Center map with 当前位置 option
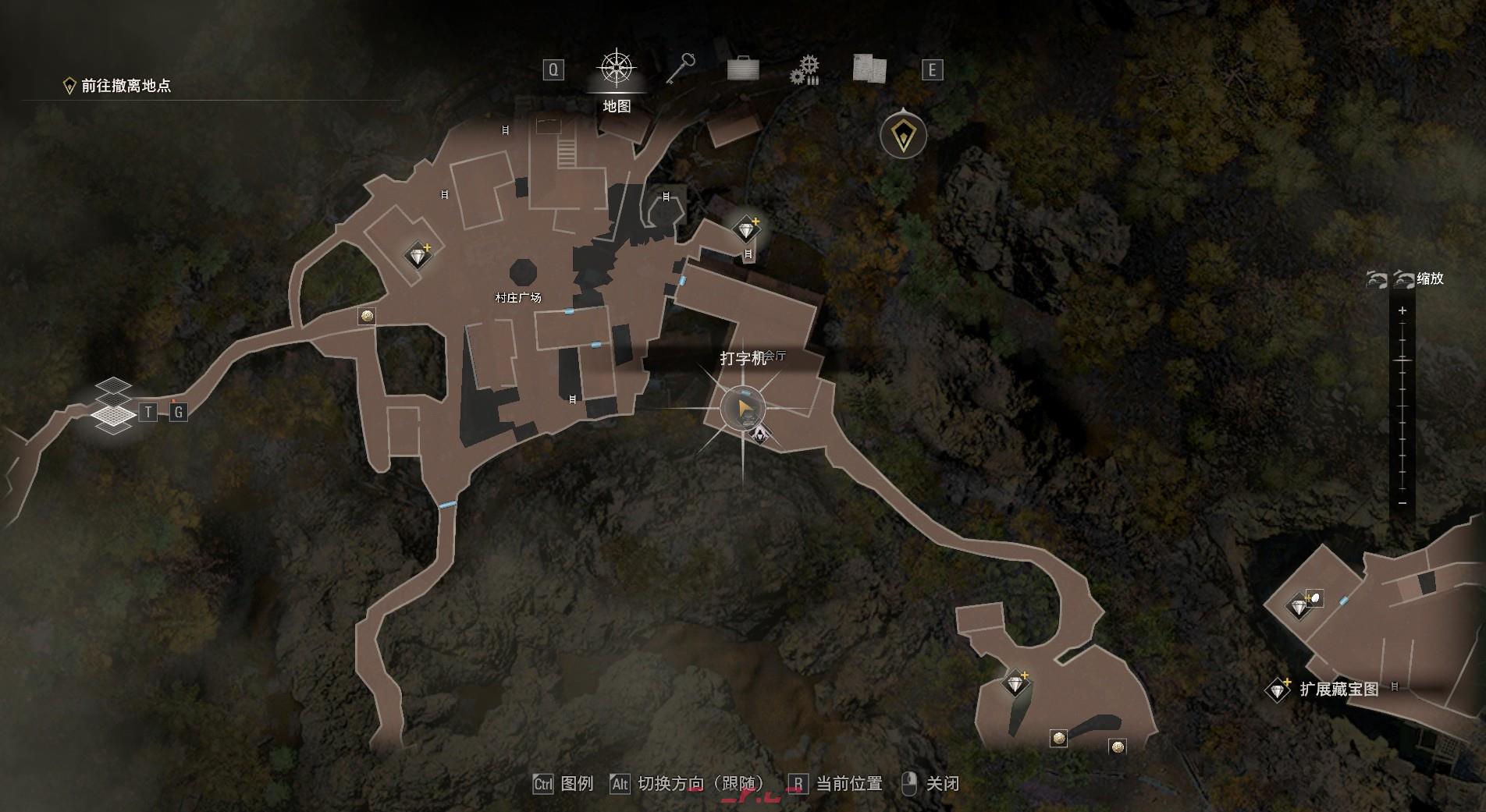The height and width of the screenshot is (812, 1486). point(835,784)
